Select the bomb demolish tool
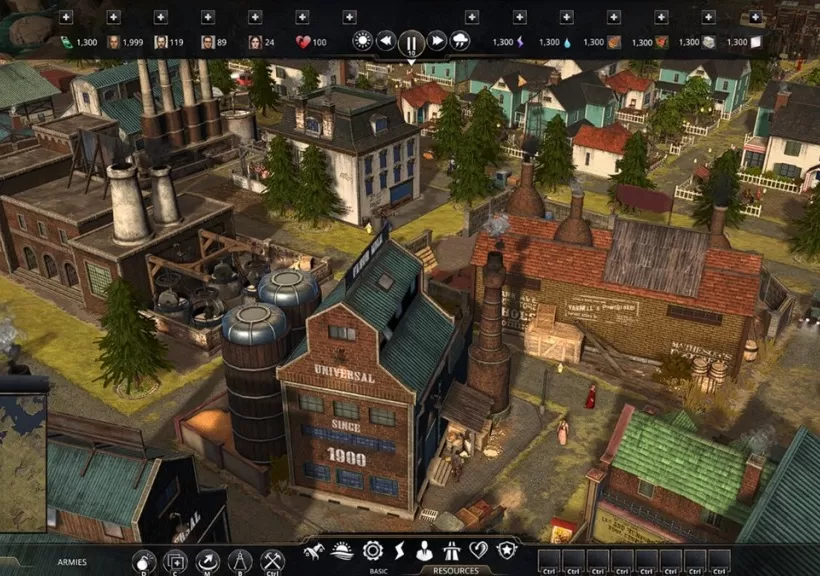Image resolution: width=820 pixels, height=576 pixels. tap(144, 561)
